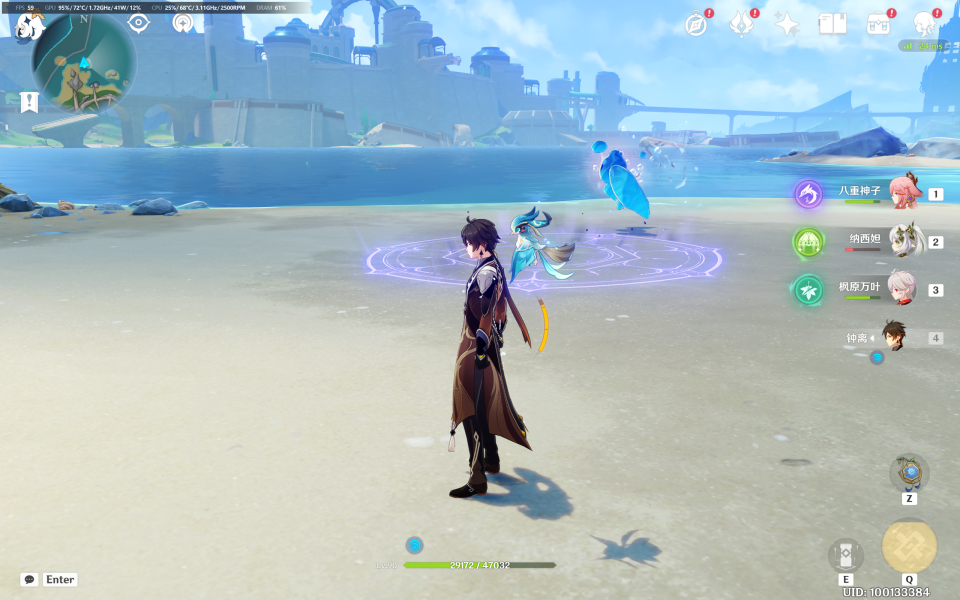960x600 pixels.
Task: Toggle the eye-shaped view icon near the minimap
Action: (x=138, y=23)
